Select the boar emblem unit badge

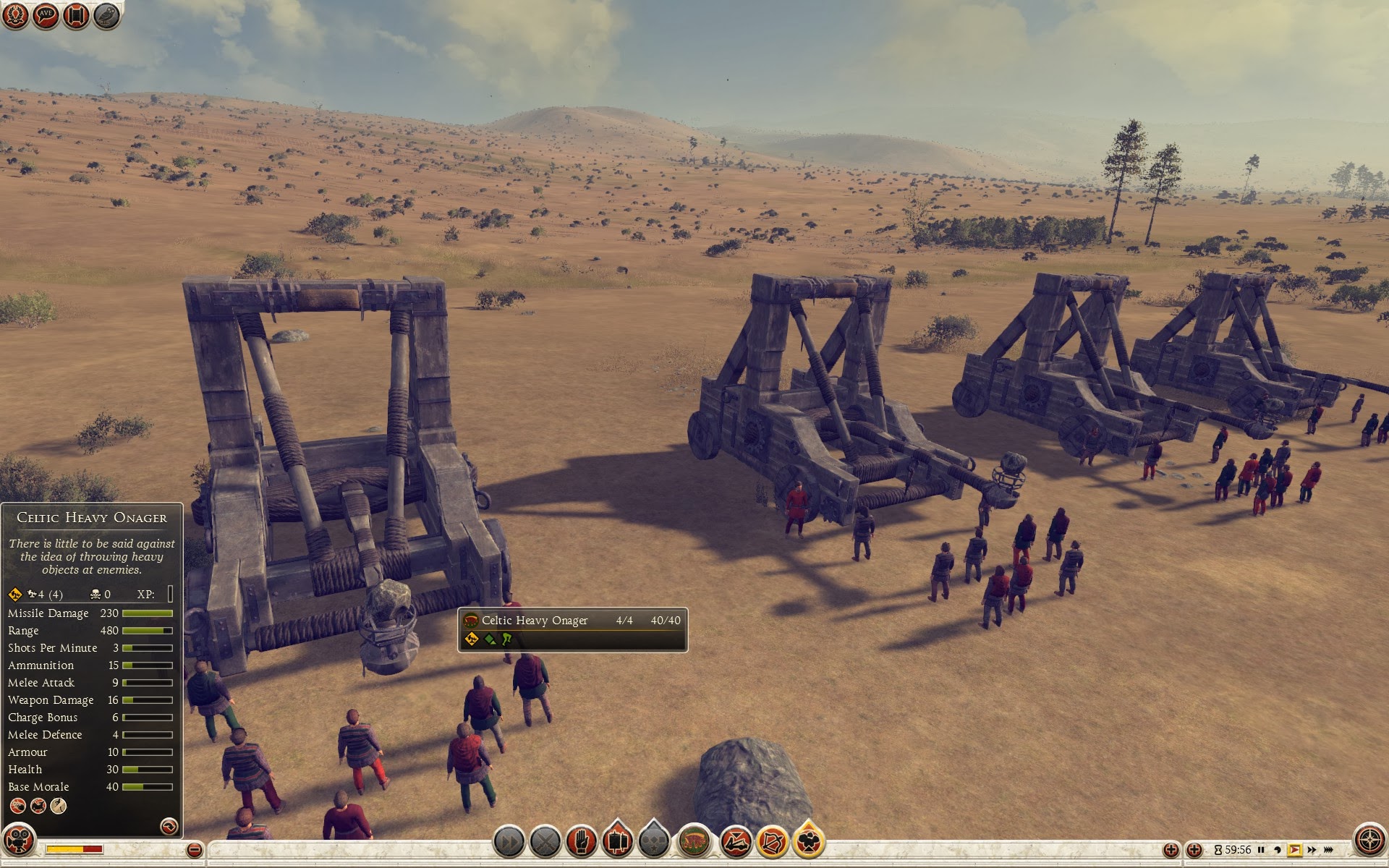[695, 842]
